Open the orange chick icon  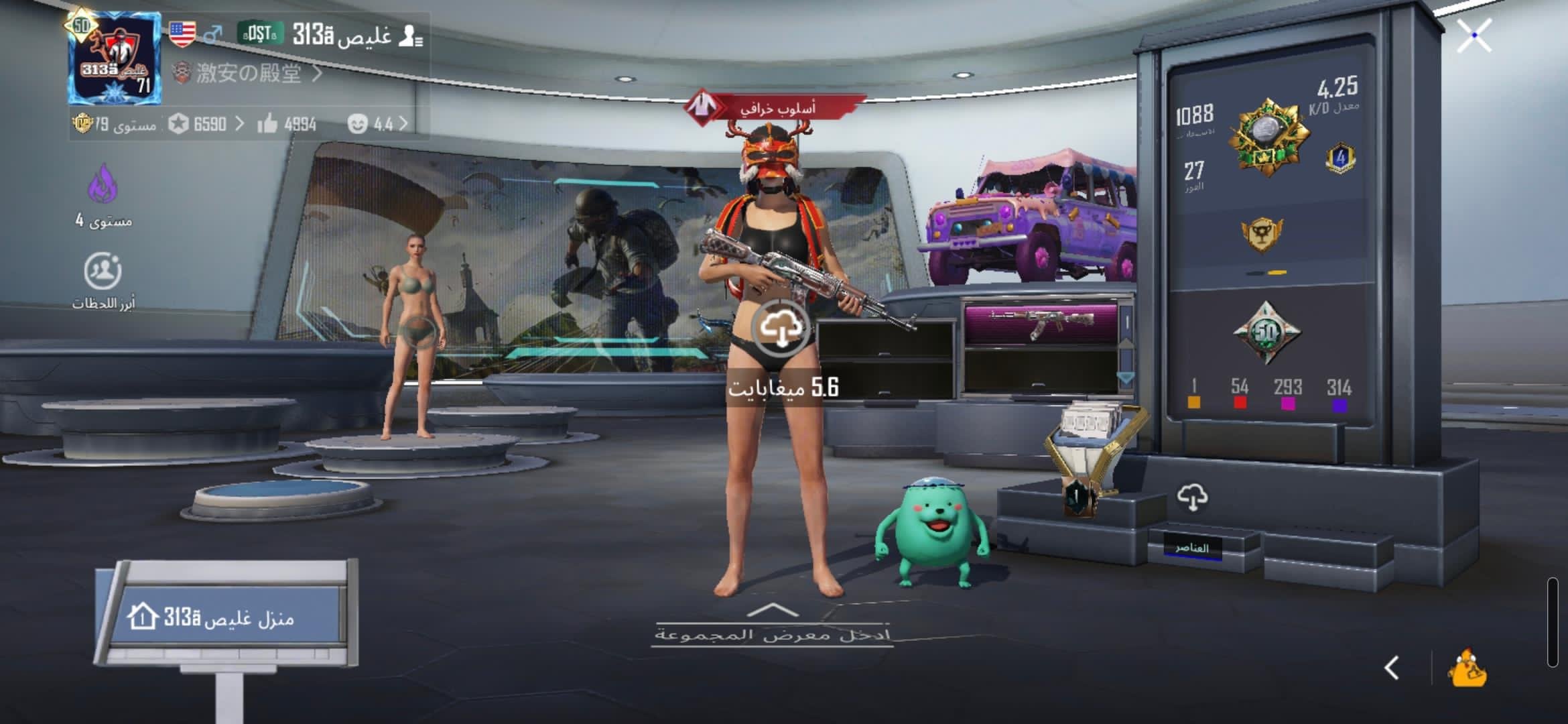(1467, 668)
